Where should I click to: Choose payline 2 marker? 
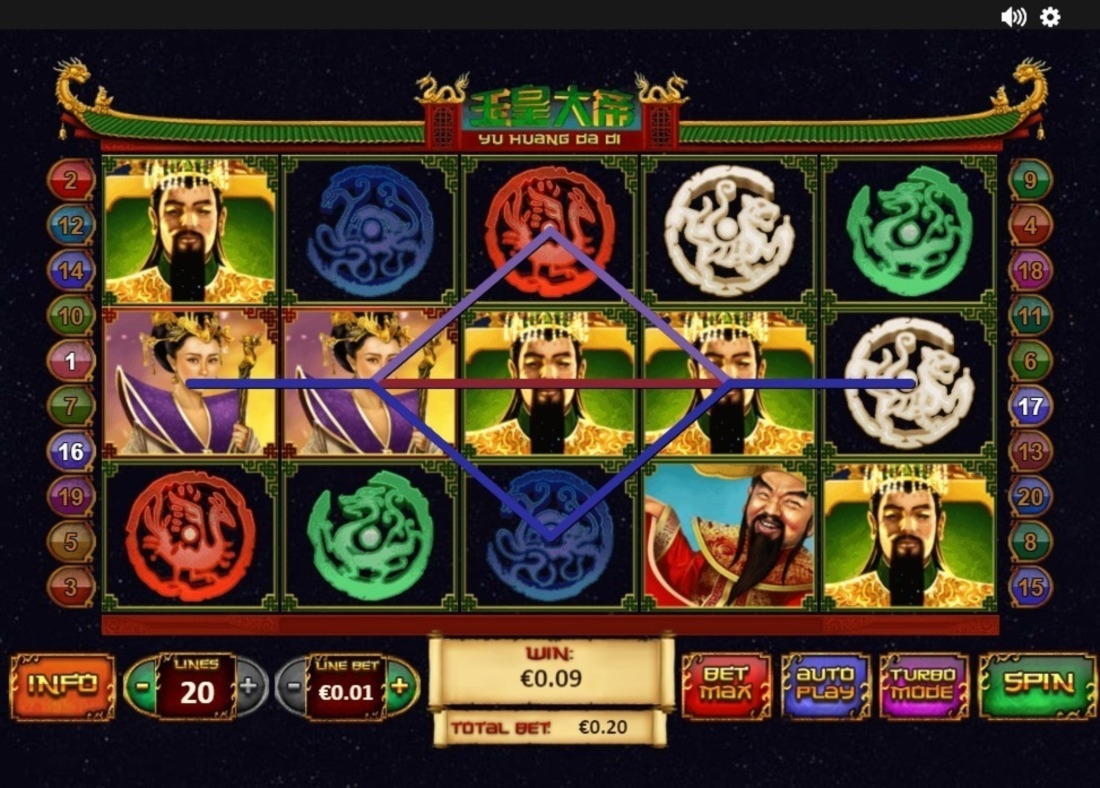[x=71, y=181]
